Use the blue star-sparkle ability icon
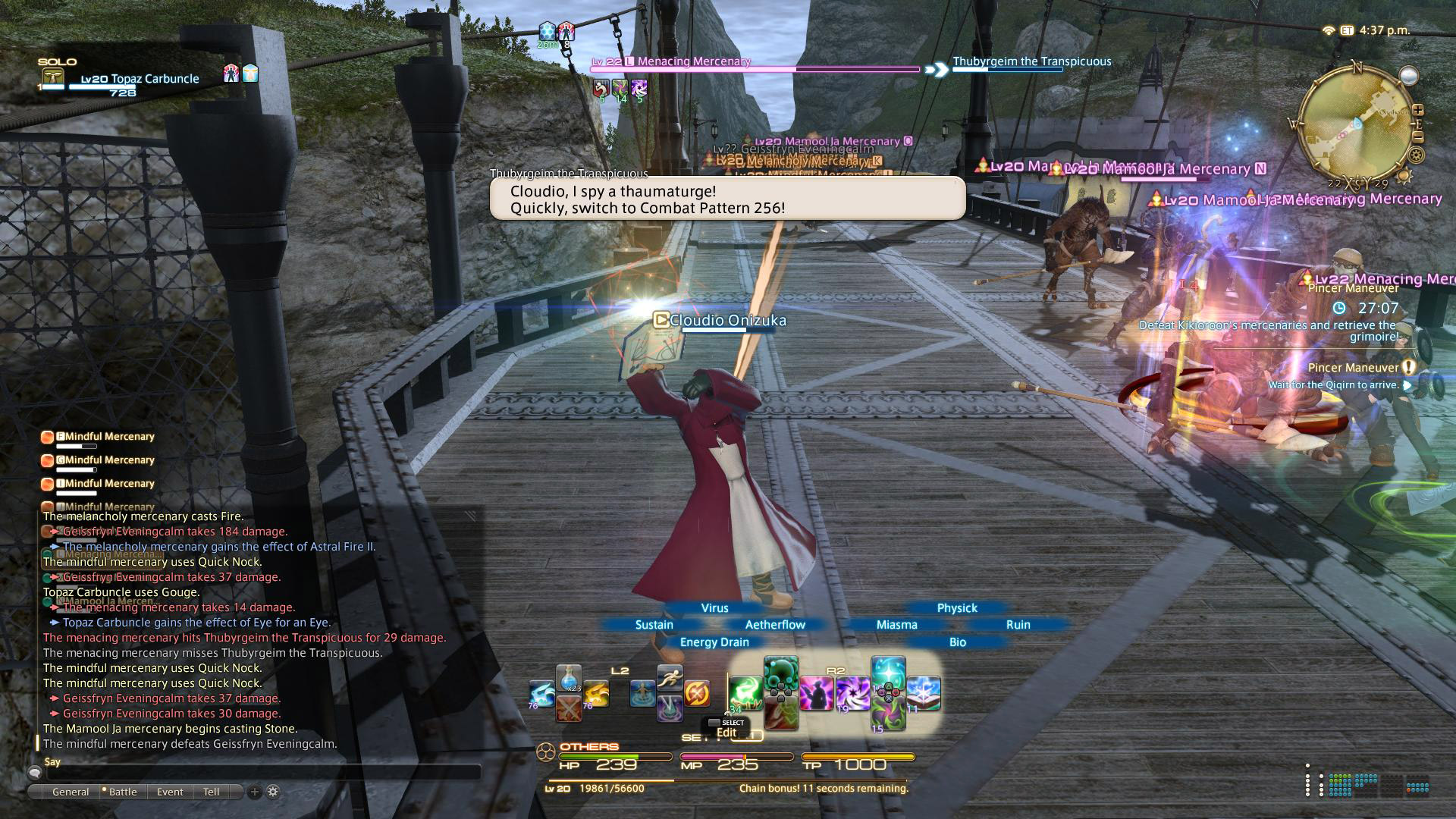This screenshot has height=819, width=1456. pyautogui.click(x=888, y=673)
